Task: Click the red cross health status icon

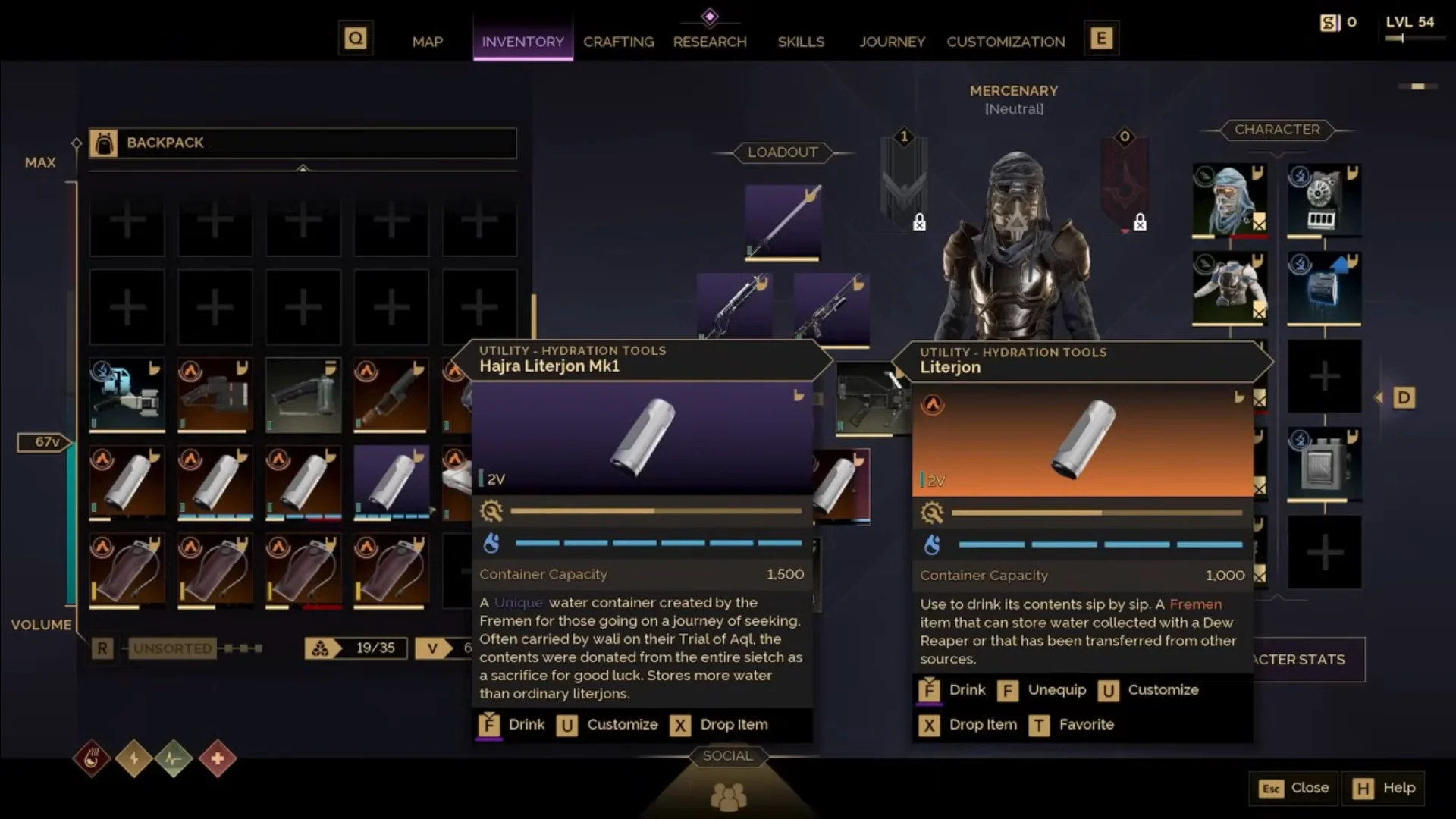Action: (218, 758)
